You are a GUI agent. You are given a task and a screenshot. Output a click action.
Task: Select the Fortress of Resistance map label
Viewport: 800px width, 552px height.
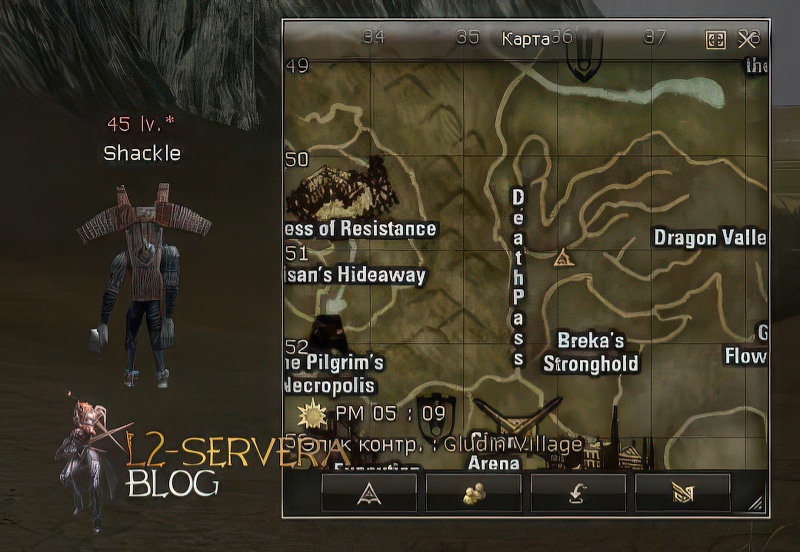361,229
